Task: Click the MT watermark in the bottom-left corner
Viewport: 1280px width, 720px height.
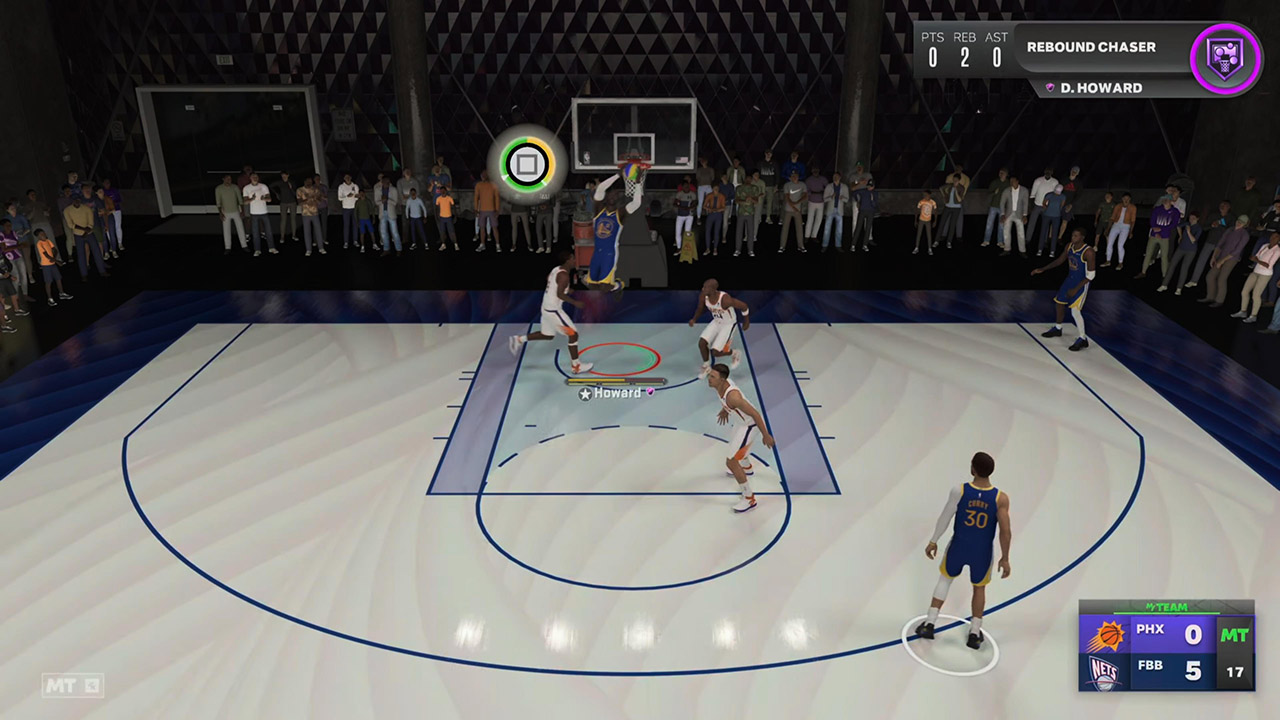Action: coord(60,687)
